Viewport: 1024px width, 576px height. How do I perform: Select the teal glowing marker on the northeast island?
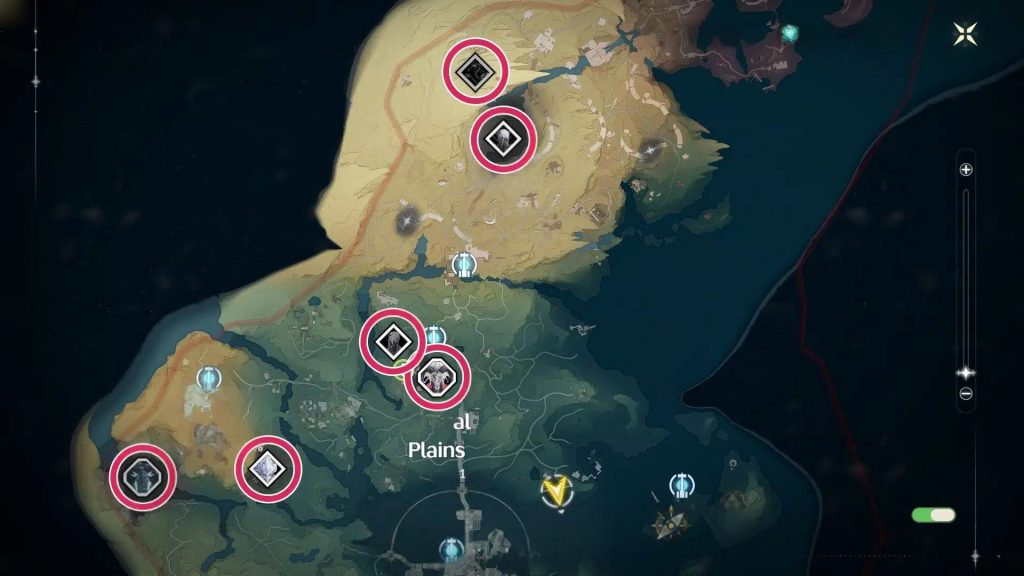pos(791,33)
